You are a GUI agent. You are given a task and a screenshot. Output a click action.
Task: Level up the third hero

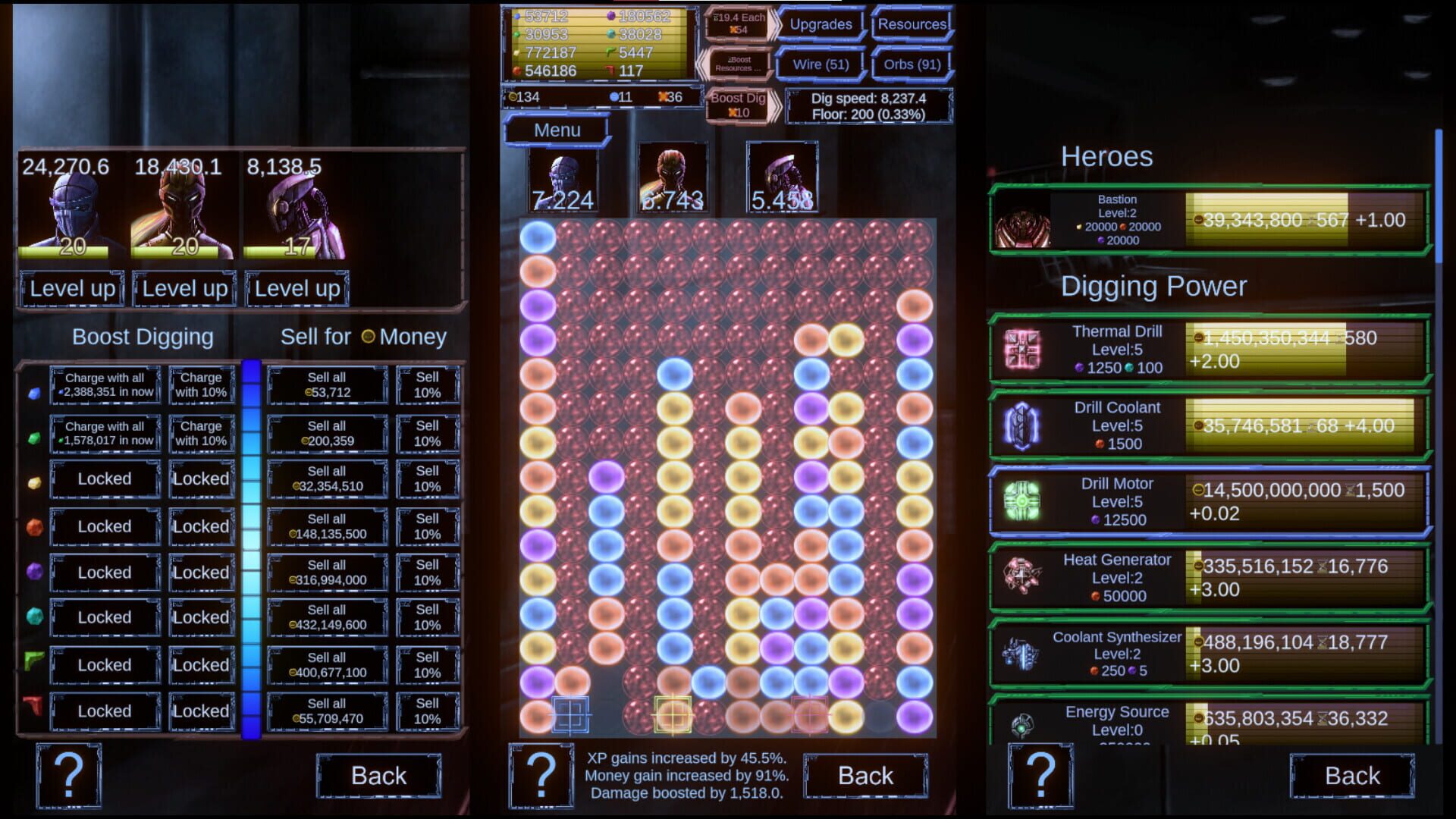point(296,288)
